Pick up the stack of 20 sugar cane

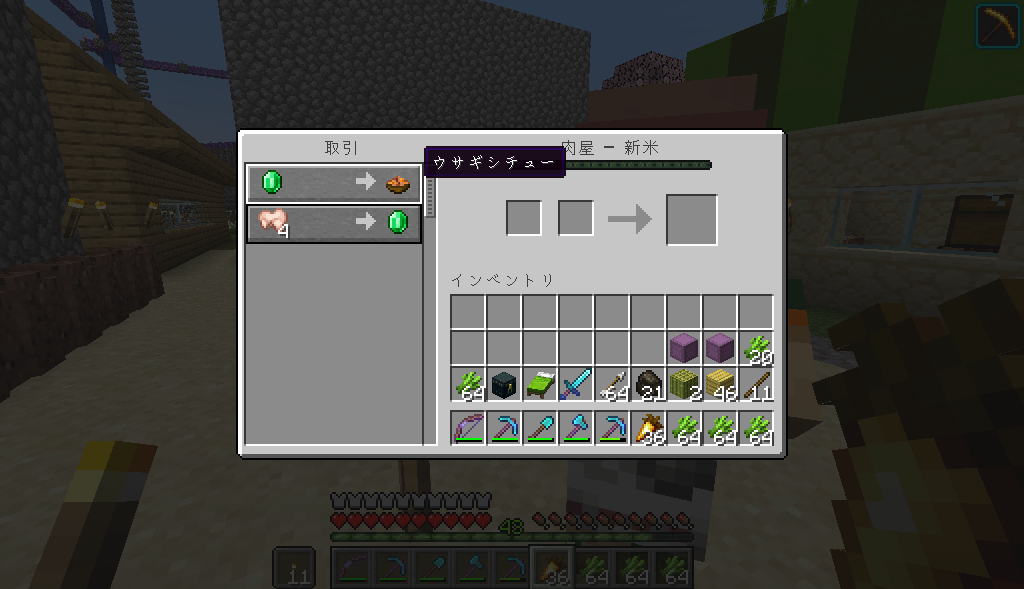pos(756,349)
